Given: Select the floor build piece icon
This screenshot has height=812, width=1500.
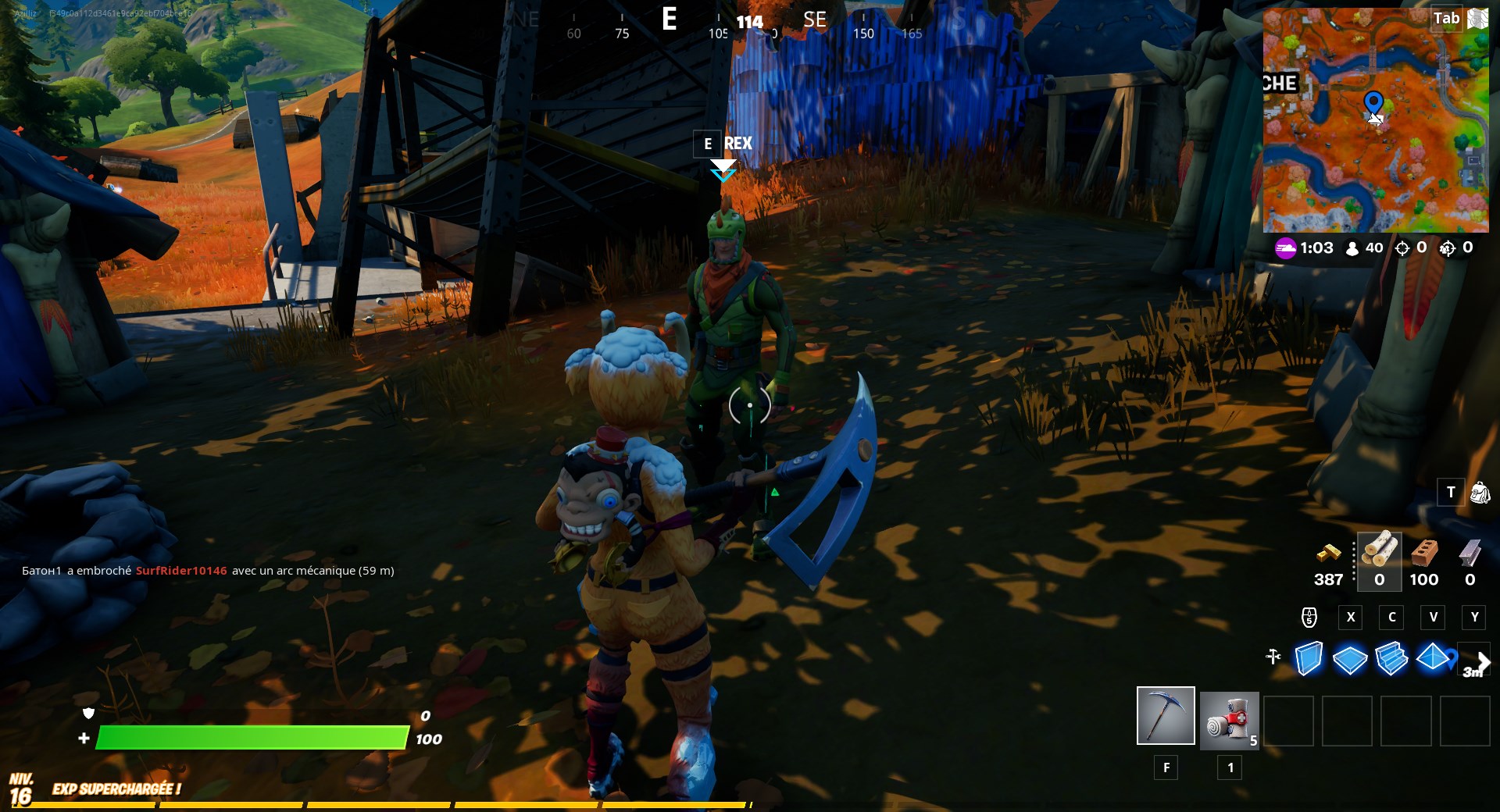Looking at the screenshot, I should (x=1351, y=660).
